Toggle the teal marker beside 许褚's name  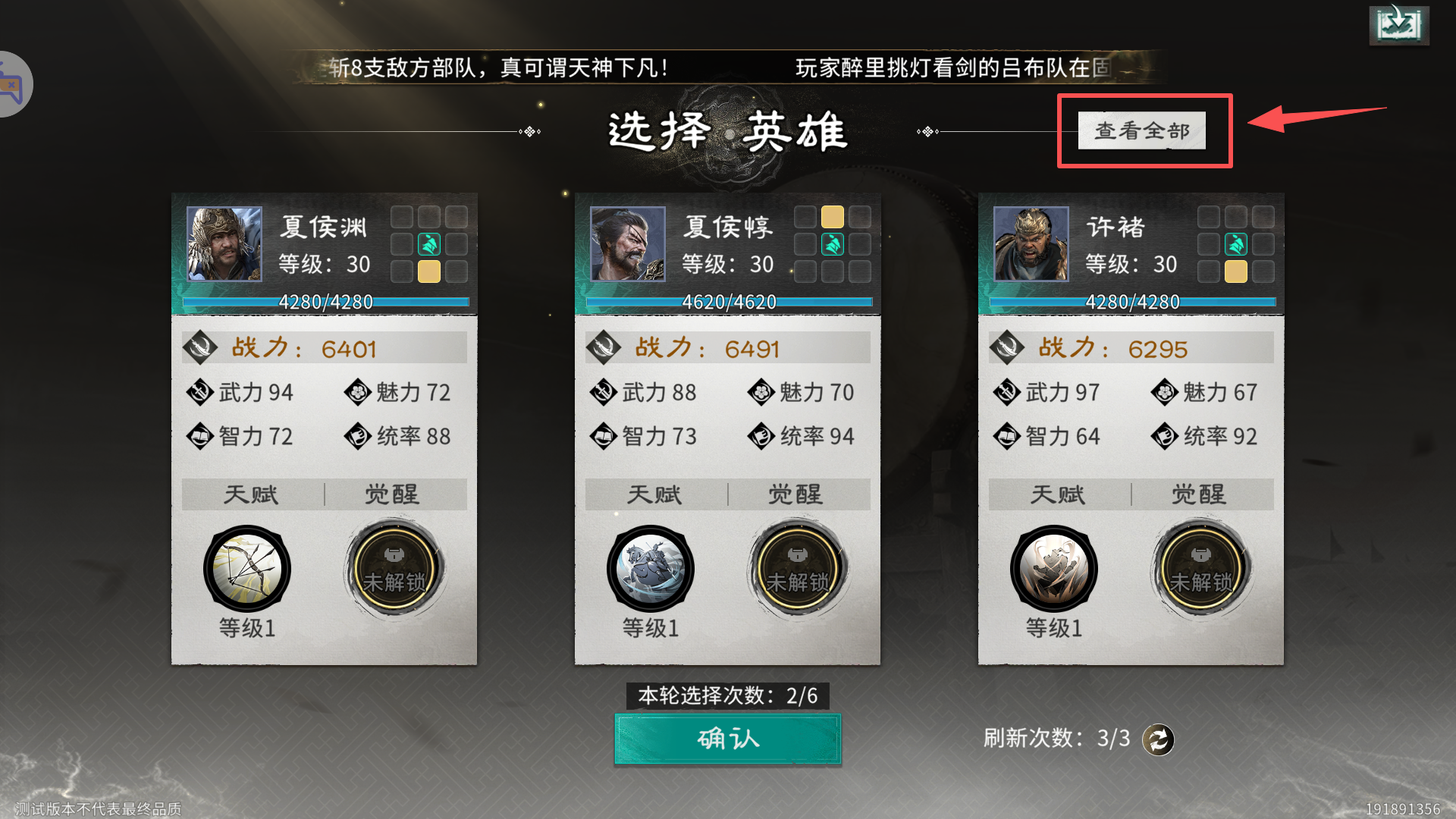tap(1235, 244)
